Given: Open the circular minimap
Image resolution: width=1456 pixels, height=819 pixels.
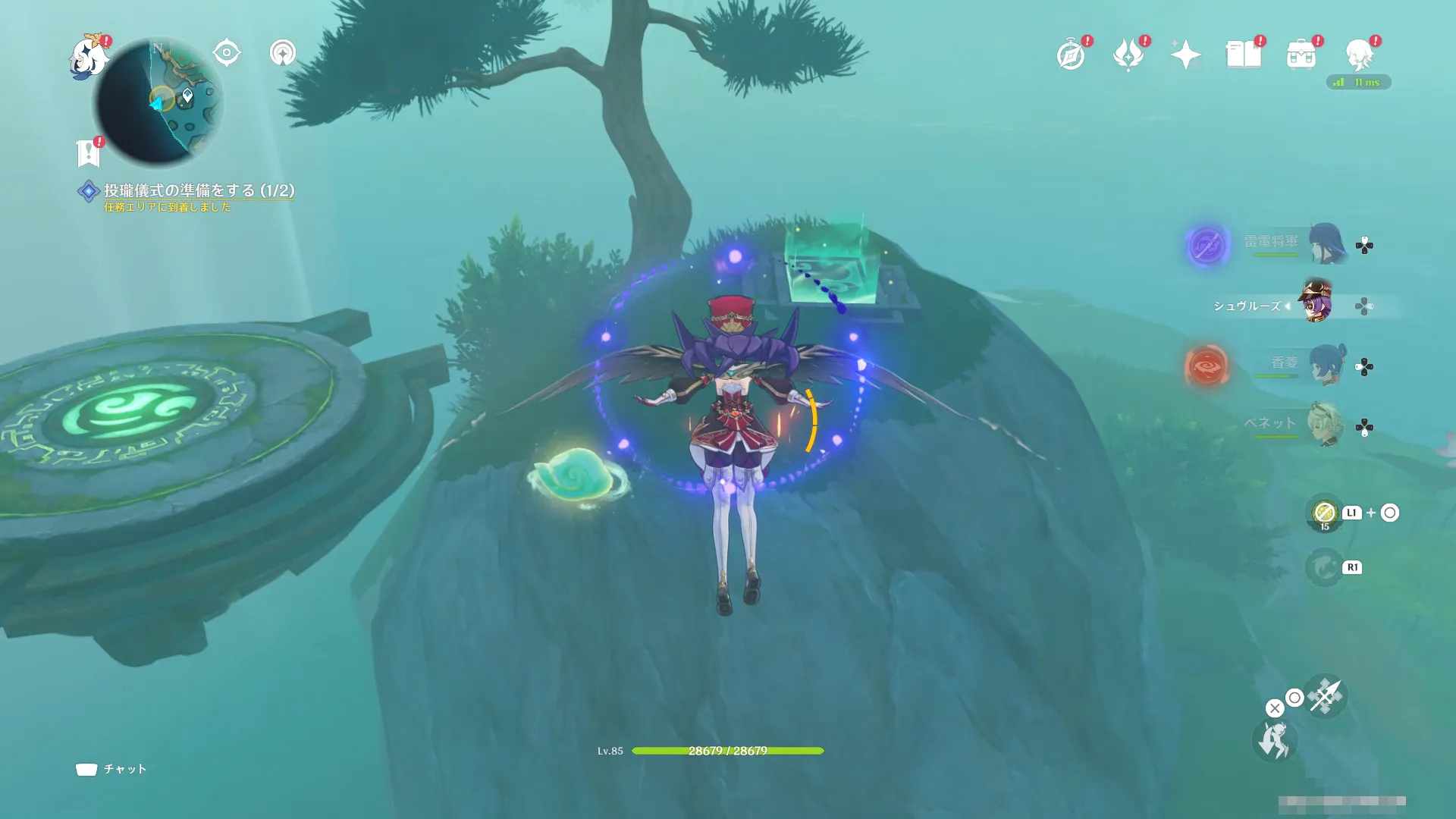Looking at the screenshot, I should (159, 103).
